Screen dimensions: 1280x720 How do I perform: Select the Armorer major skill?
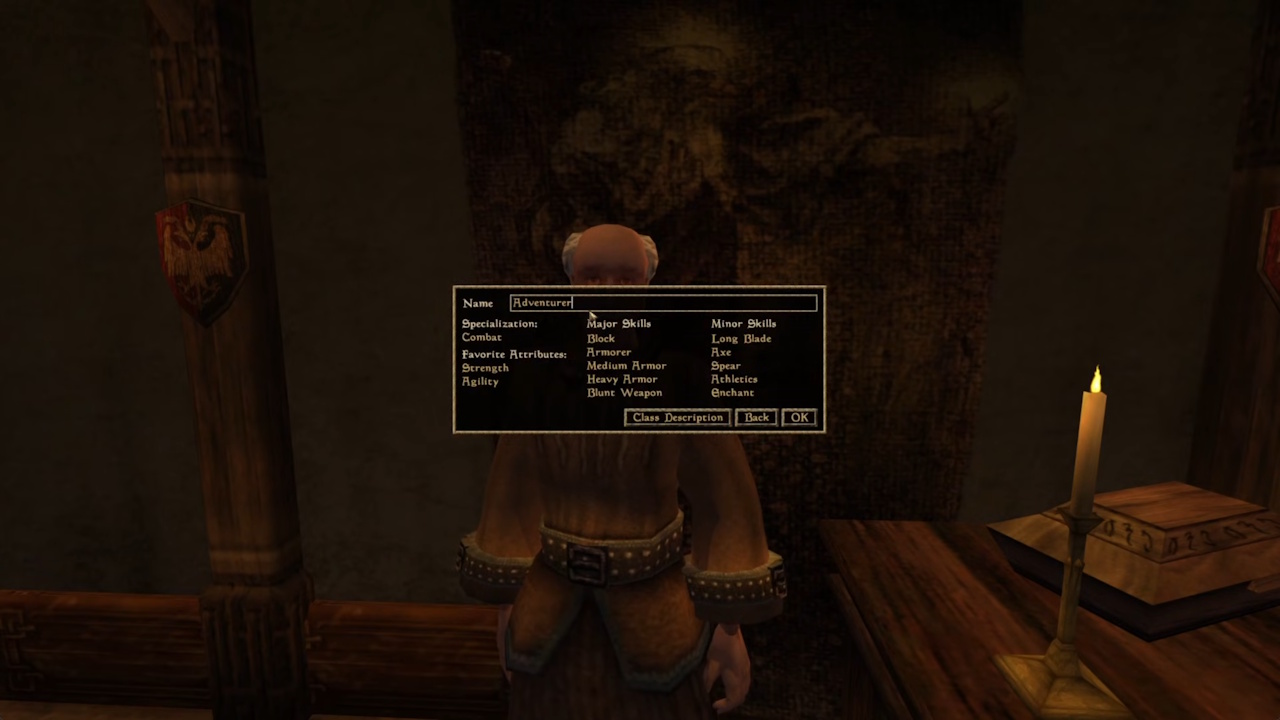pos(608,352)
